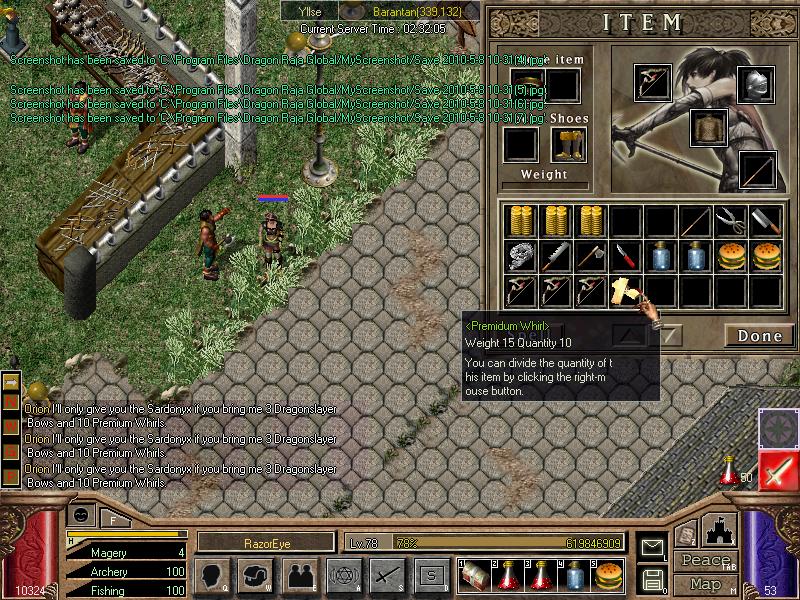Toggle the Peace mode button
Screen dimensions: 800x600
coord(704,561)
